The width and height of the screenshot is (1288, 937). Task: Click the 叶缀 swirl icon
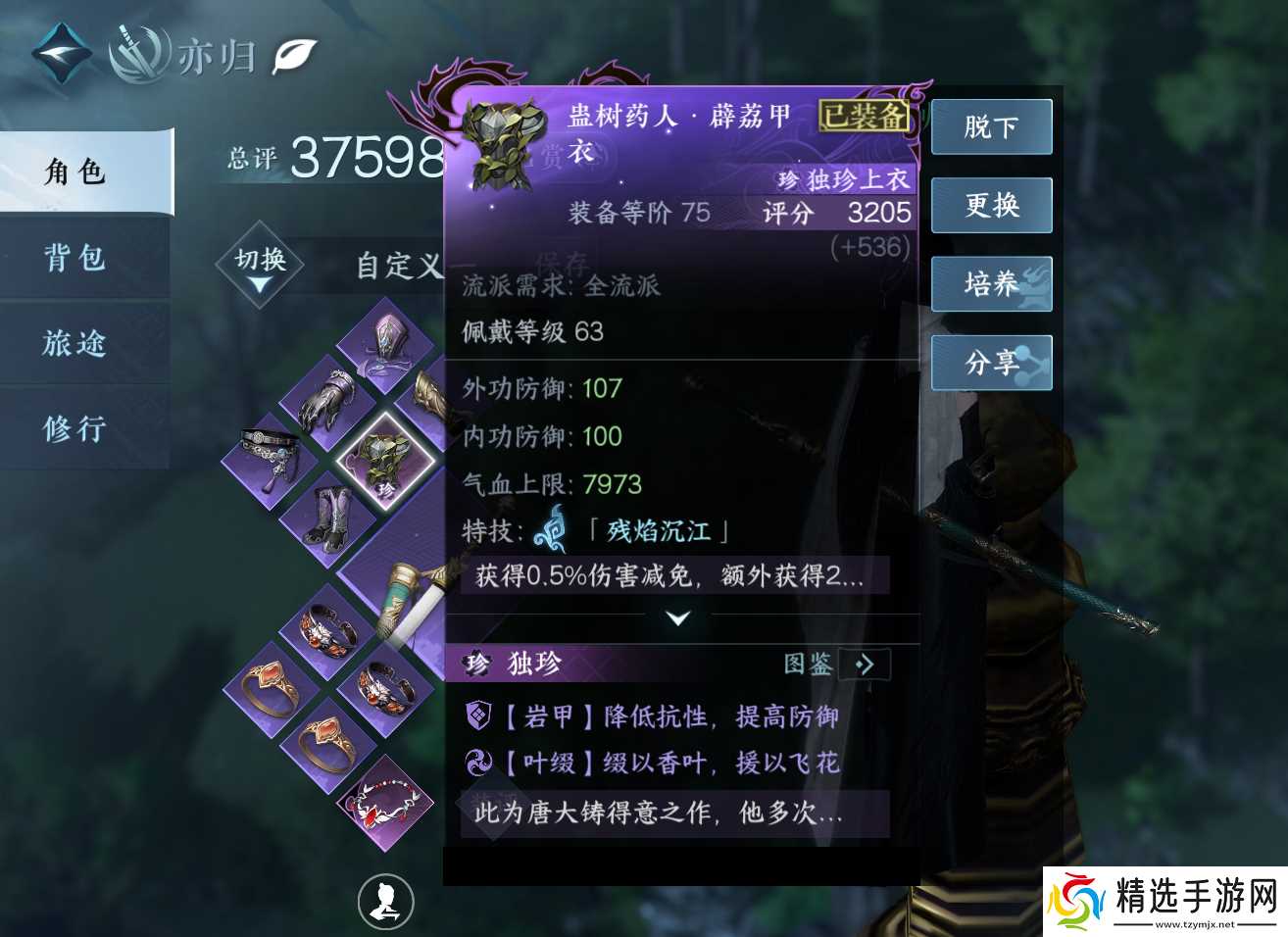pos(479,763)
